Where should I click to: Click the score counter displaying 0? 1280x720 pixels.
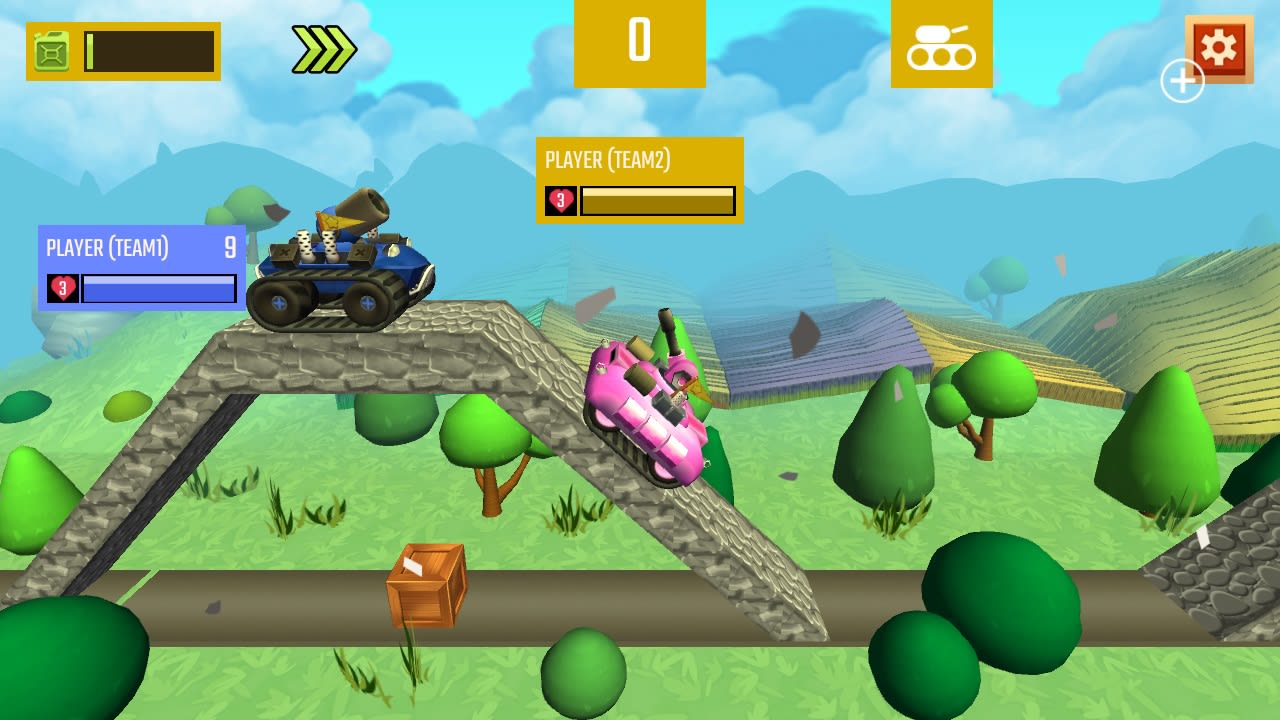point(640,41)
